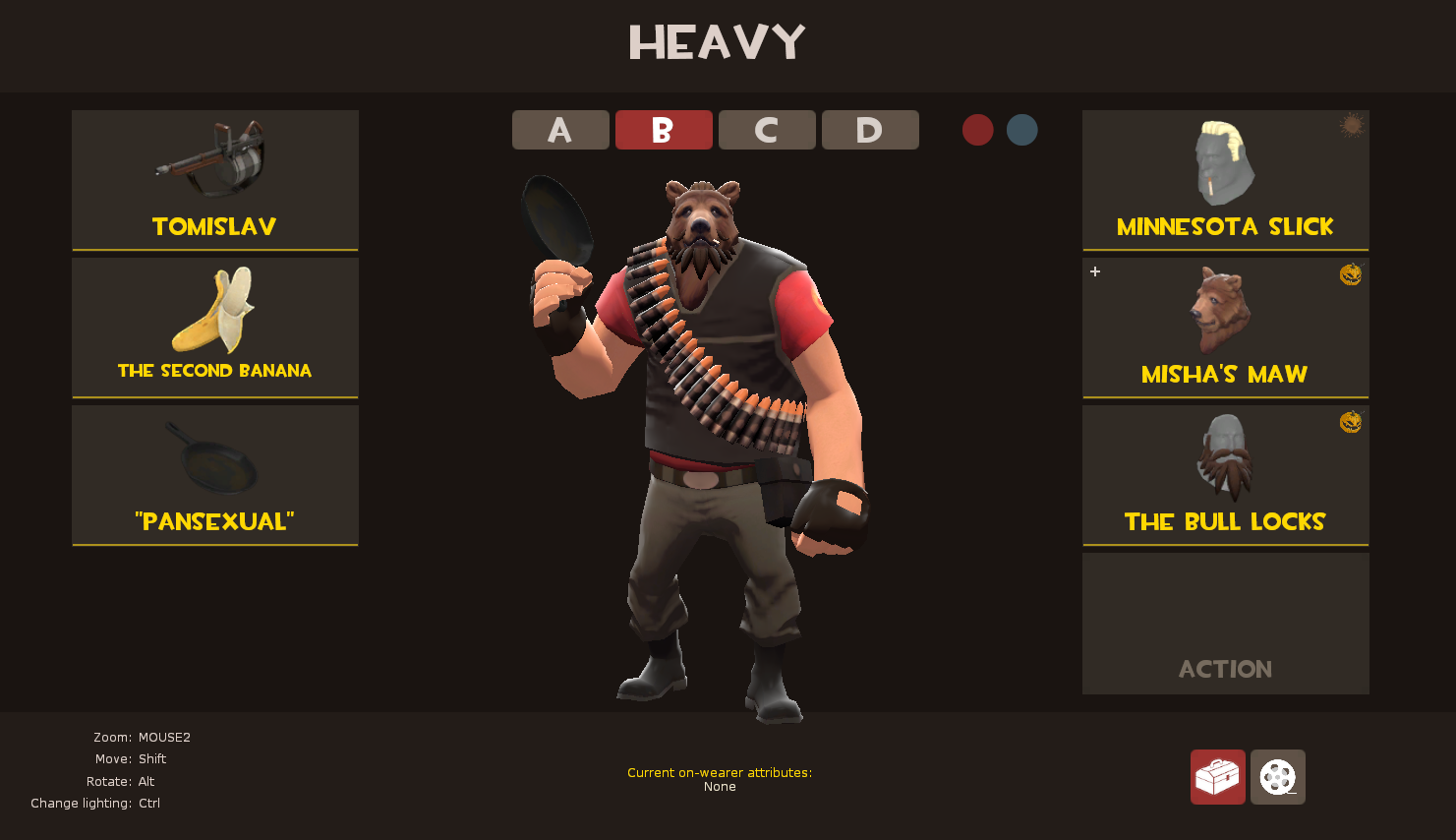Select the loadout C preset

pos(767,129)
